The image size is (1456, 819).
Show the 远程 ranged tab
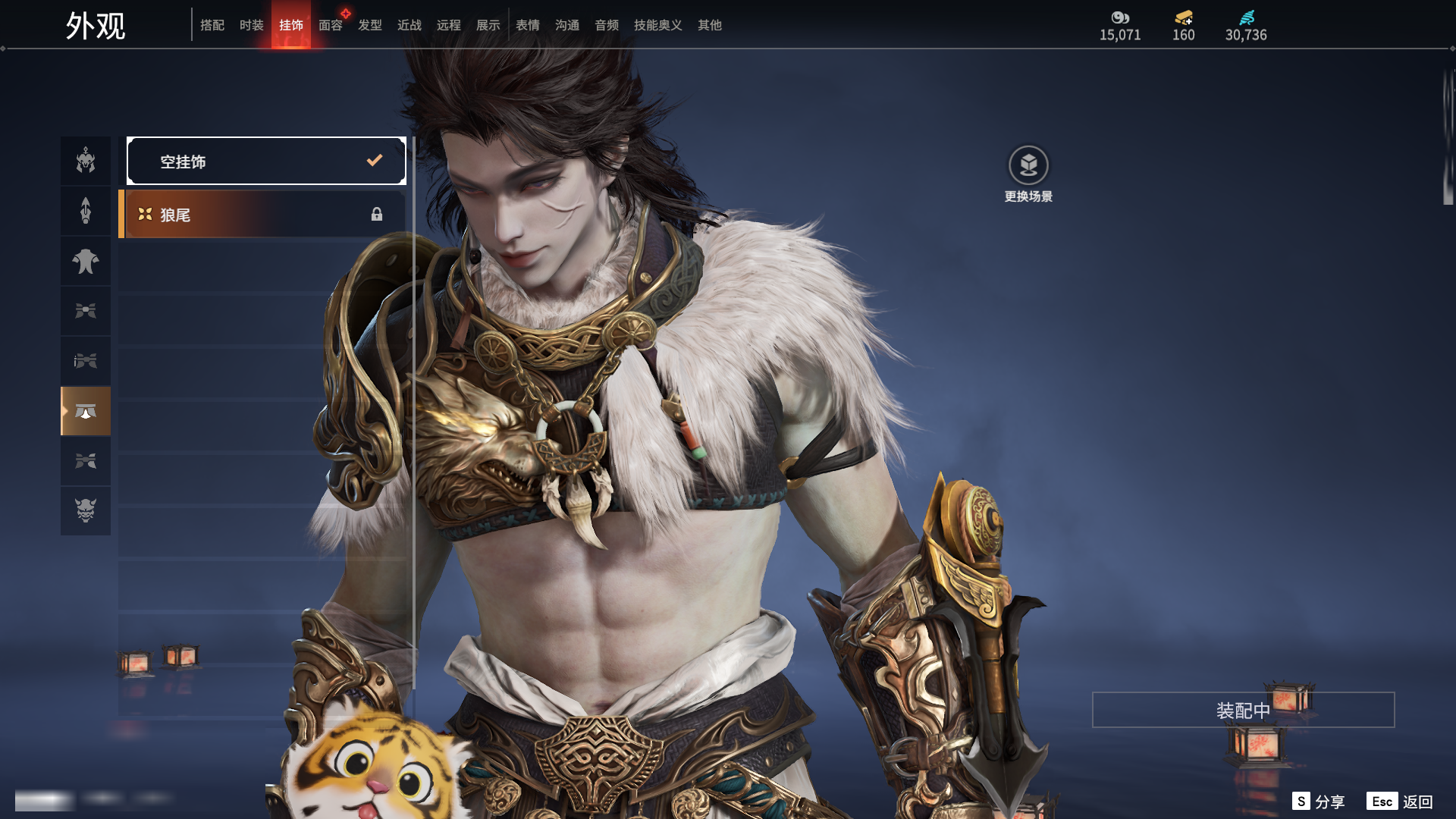[x=449, y=25]
